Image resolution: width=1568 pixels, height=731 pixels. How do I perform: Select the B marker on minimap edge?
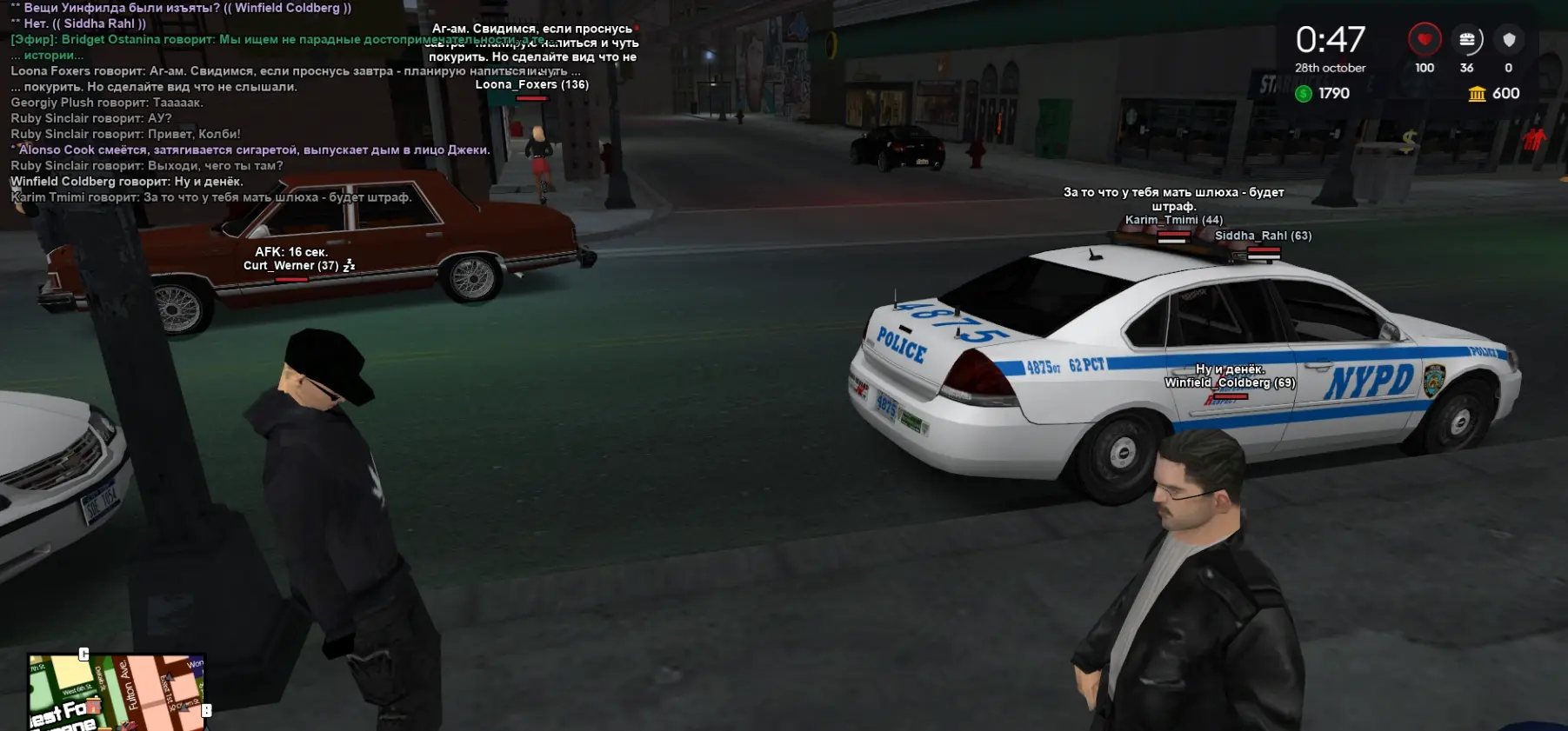(x=206, y=710)
